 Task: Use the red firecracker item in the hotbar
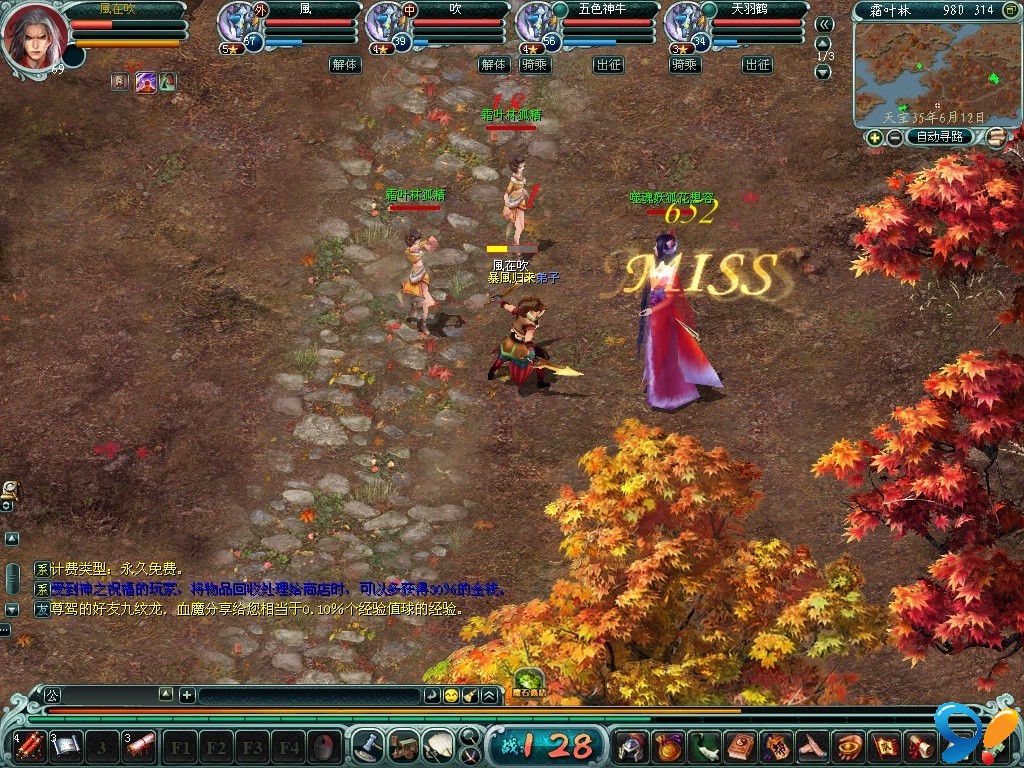30,745
